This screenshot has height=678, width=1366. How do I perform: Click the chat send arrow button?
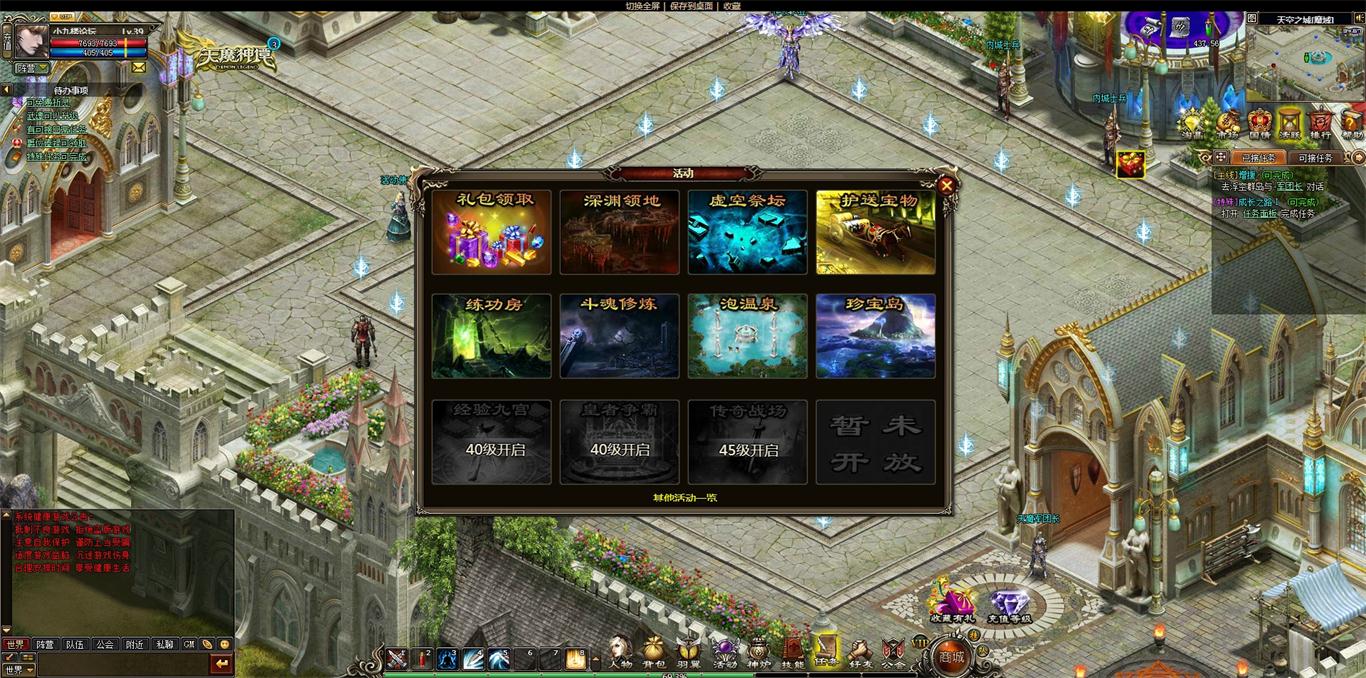221,664
